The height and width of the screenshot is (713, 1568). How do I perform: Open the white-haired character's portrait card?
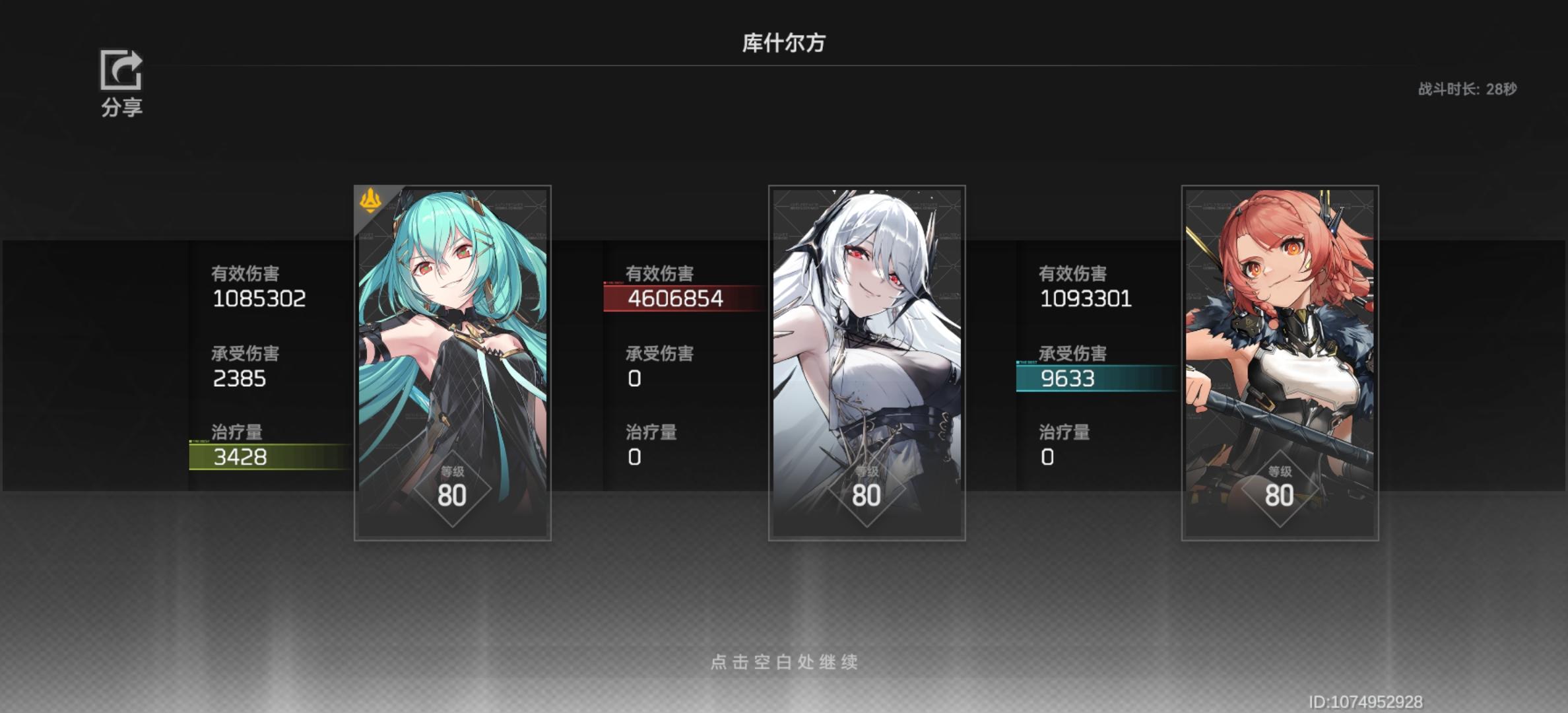(866, 363)
